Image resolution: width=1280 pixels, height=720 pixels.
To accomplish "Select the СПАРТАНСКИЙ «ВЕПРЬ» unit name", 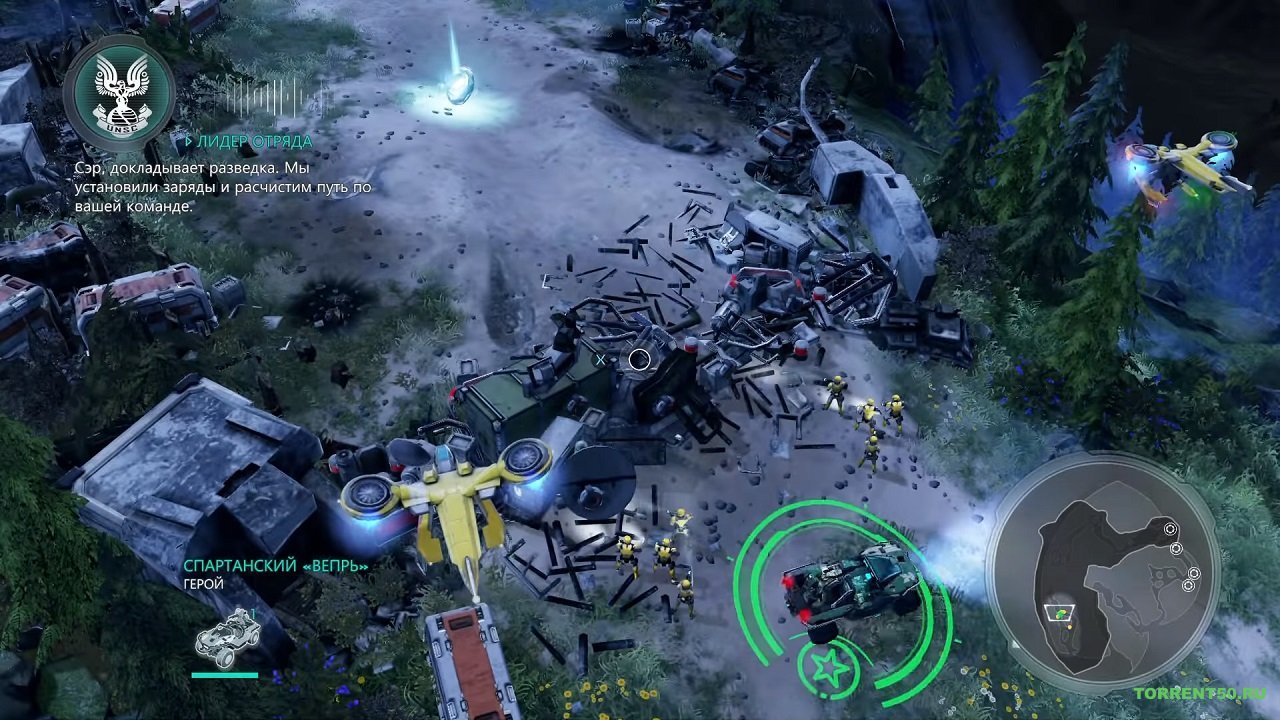I will click(276, 565).
